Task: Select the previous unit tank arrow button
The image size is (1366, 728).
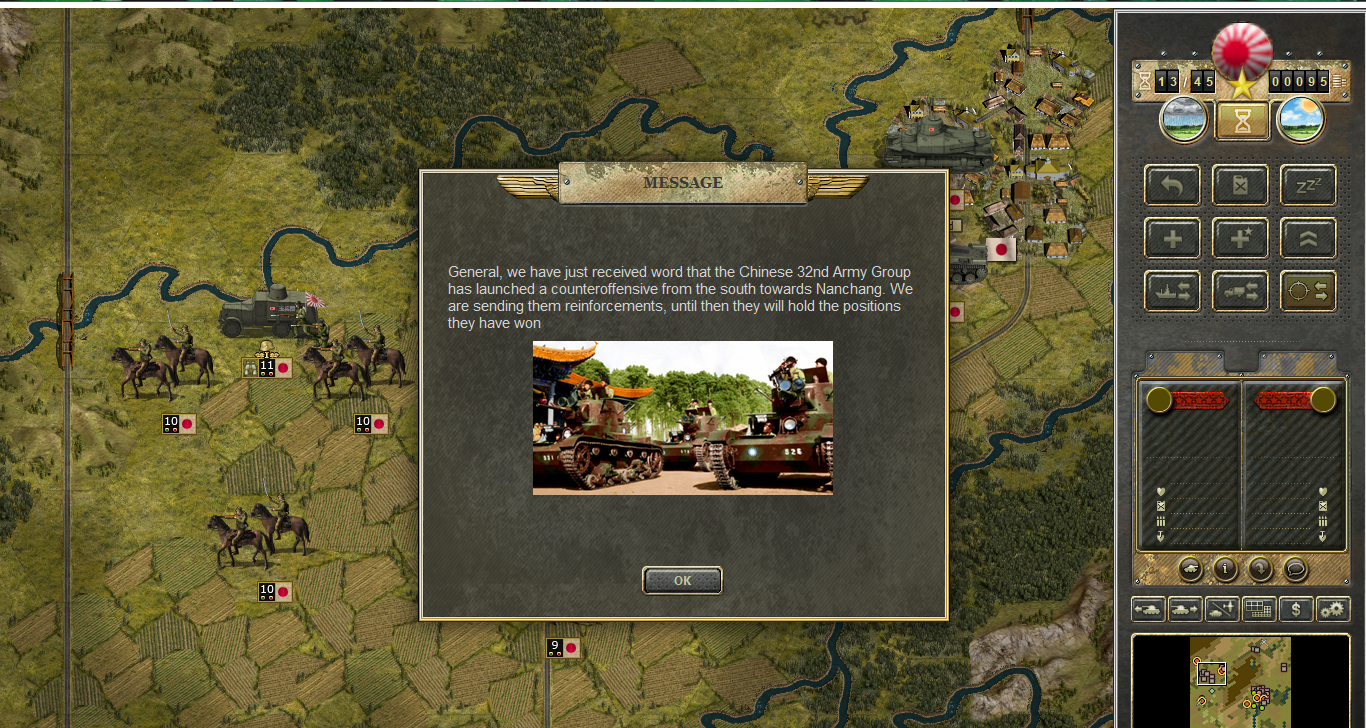Action: tap(1147, 609)
